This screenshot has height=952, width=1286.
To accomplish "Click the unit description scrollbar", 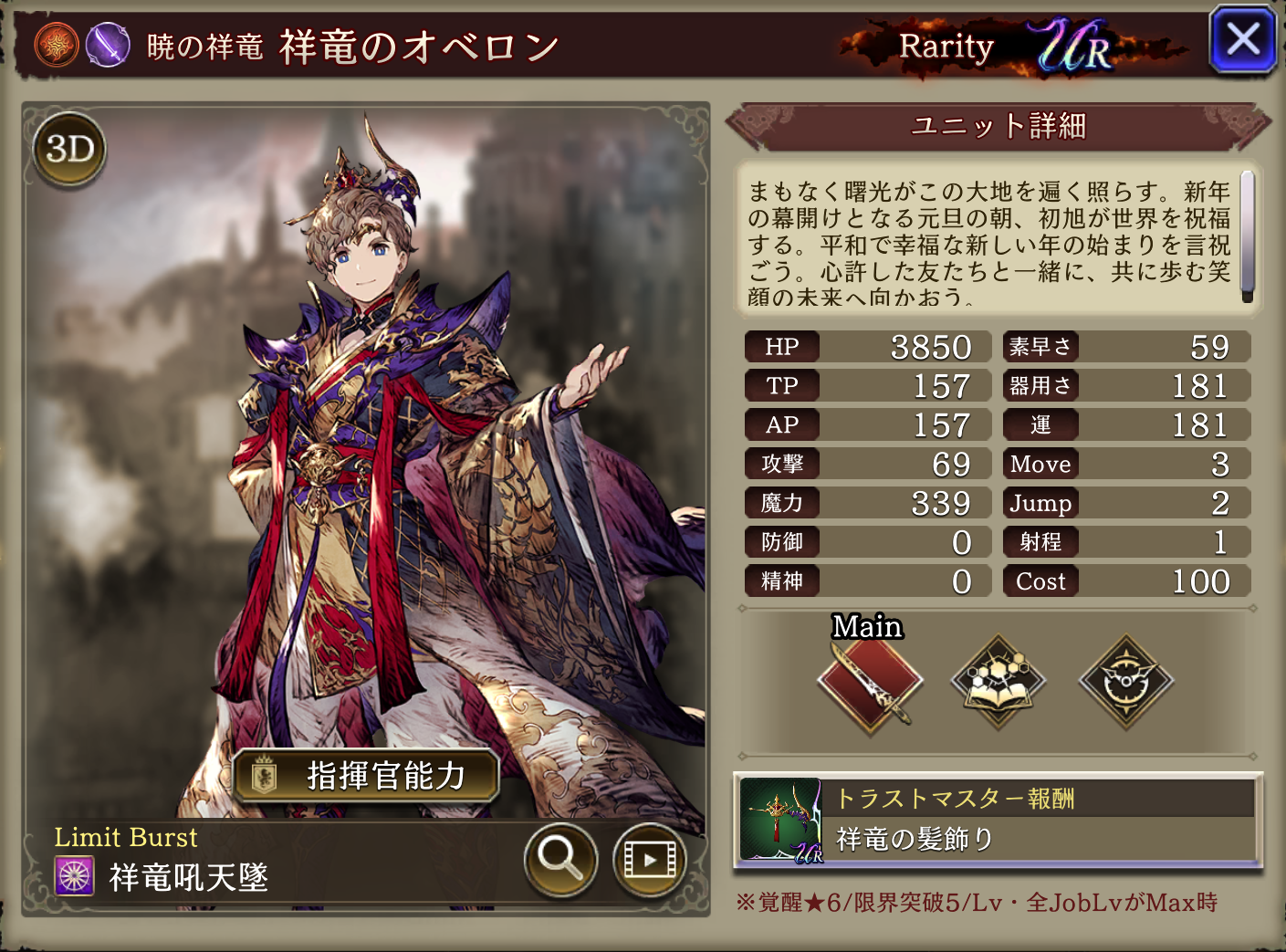I will pyautogui.click(x=1247, y=235).
